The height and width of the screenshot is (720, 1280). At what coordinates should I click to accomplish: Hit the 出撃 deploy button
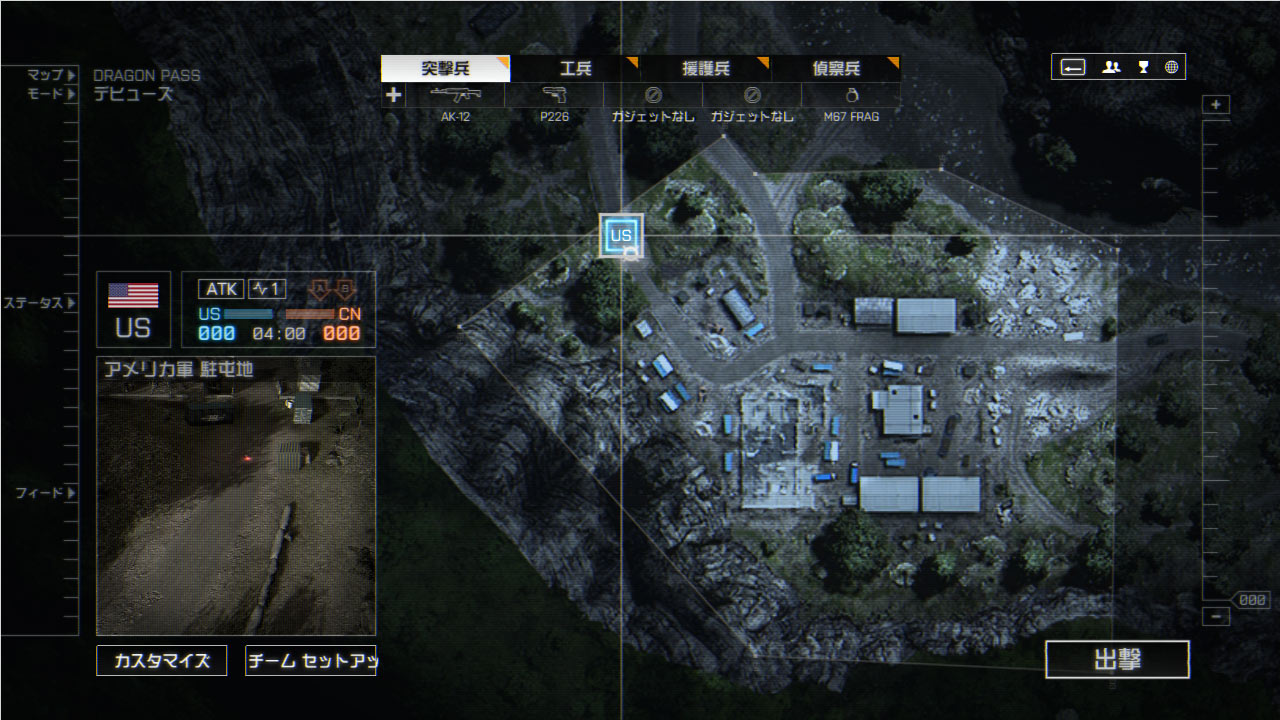pyautogui.click(x=1117, y=660)
